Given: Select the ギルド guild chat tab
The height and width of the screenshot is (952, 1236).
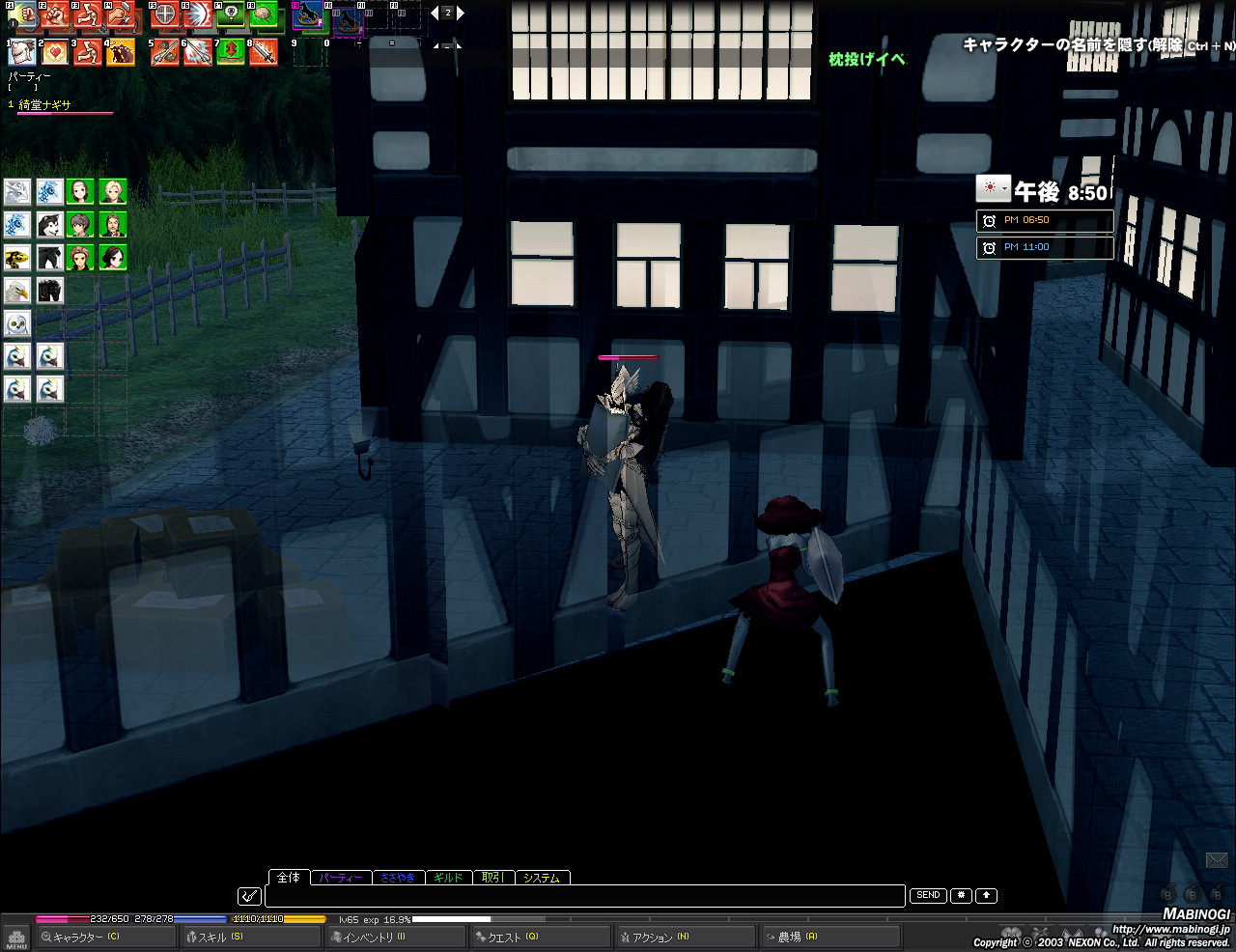Looking at the screenshot, I should 448,878.
